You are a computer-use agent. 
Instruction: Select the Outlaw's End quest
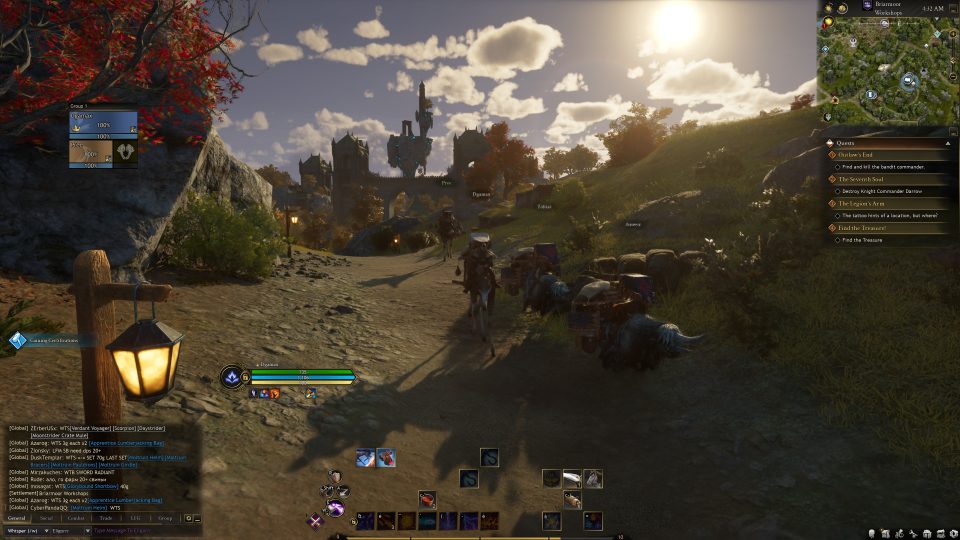(864, 154)
